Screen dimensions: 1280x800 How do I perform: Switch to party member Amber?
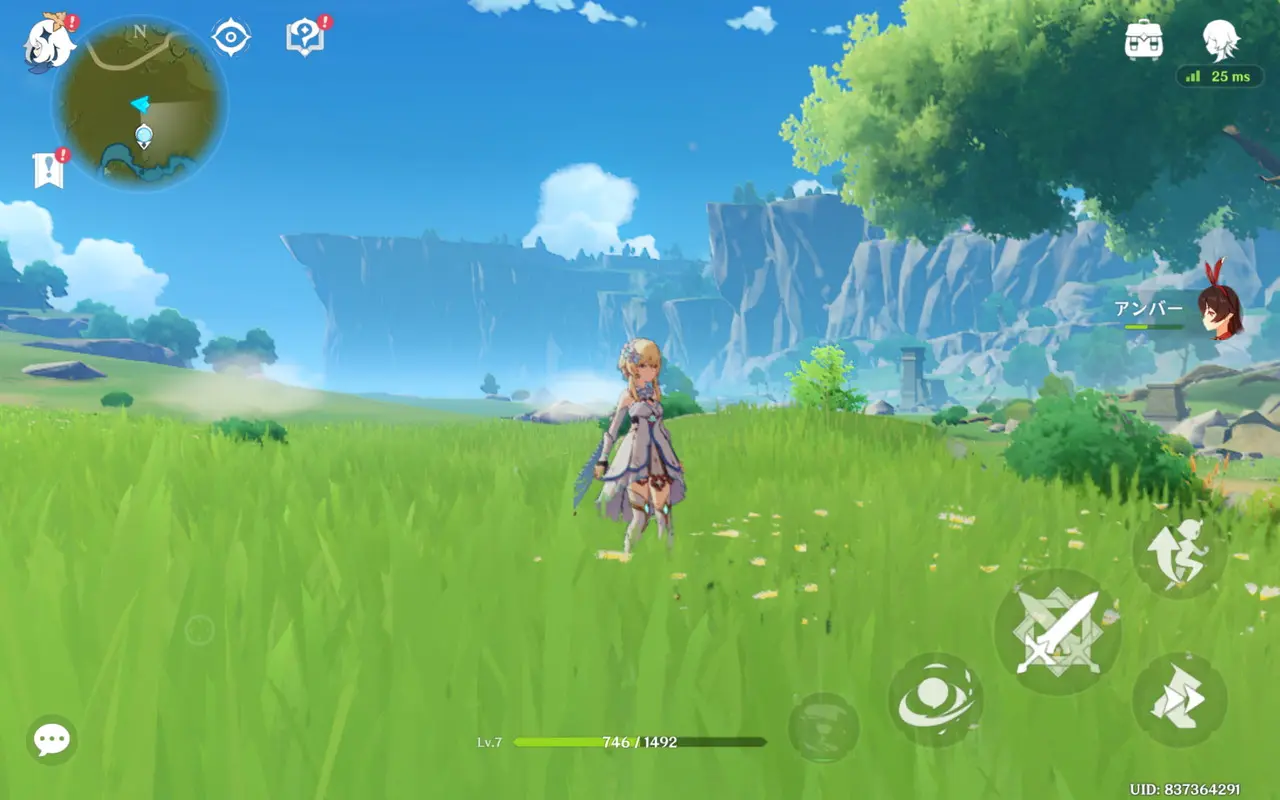1220,312
